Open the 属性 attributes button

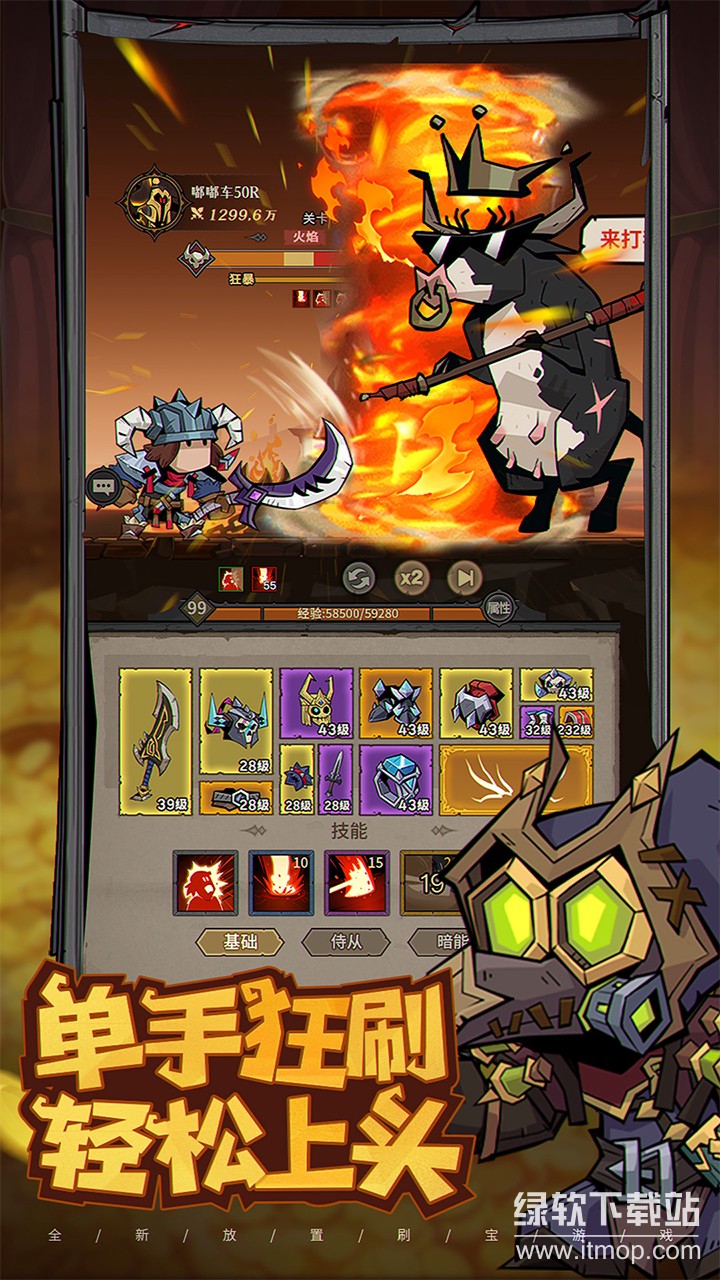(x=498, y=607)
